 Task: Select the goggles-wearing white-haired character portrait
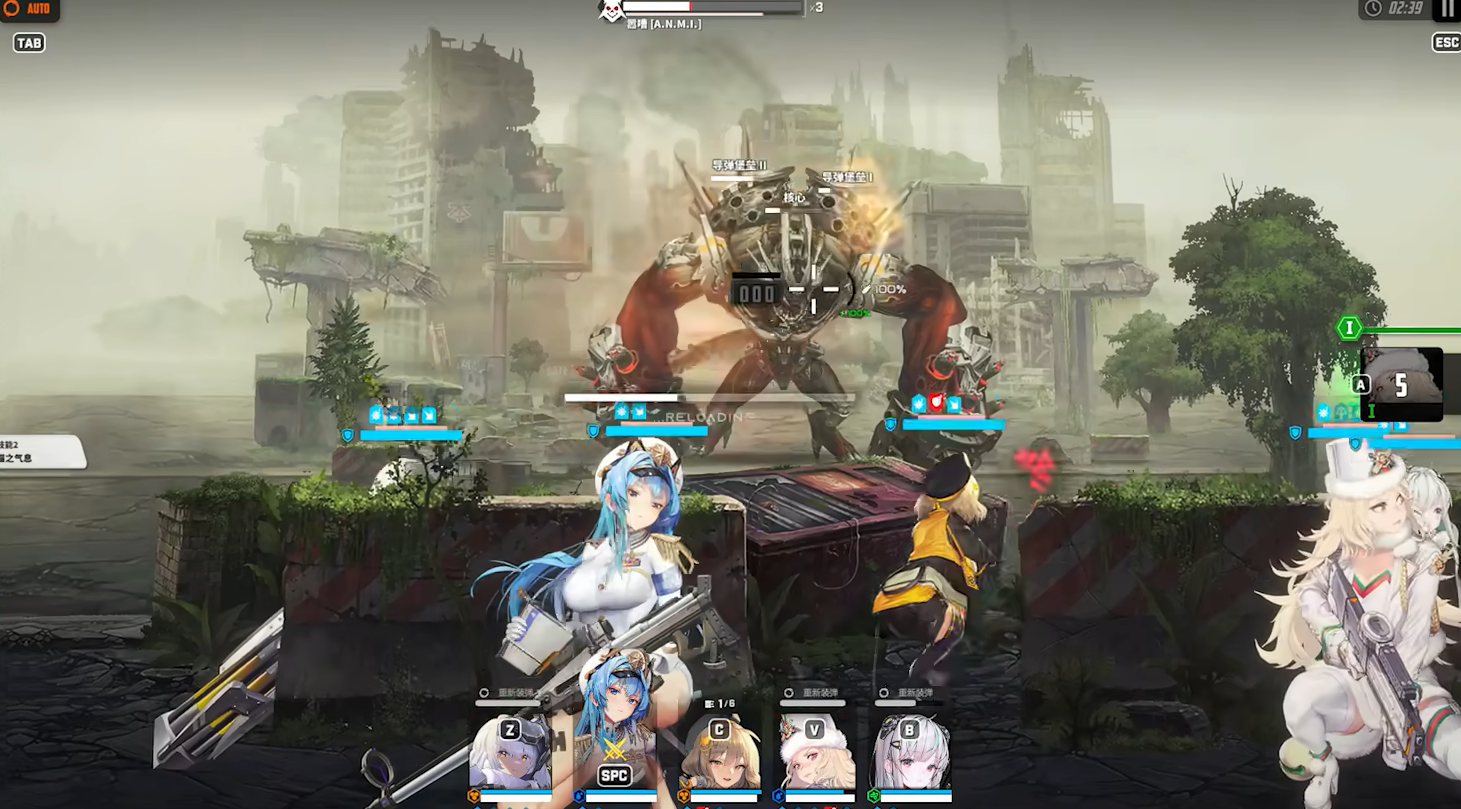tap(510, 753)
